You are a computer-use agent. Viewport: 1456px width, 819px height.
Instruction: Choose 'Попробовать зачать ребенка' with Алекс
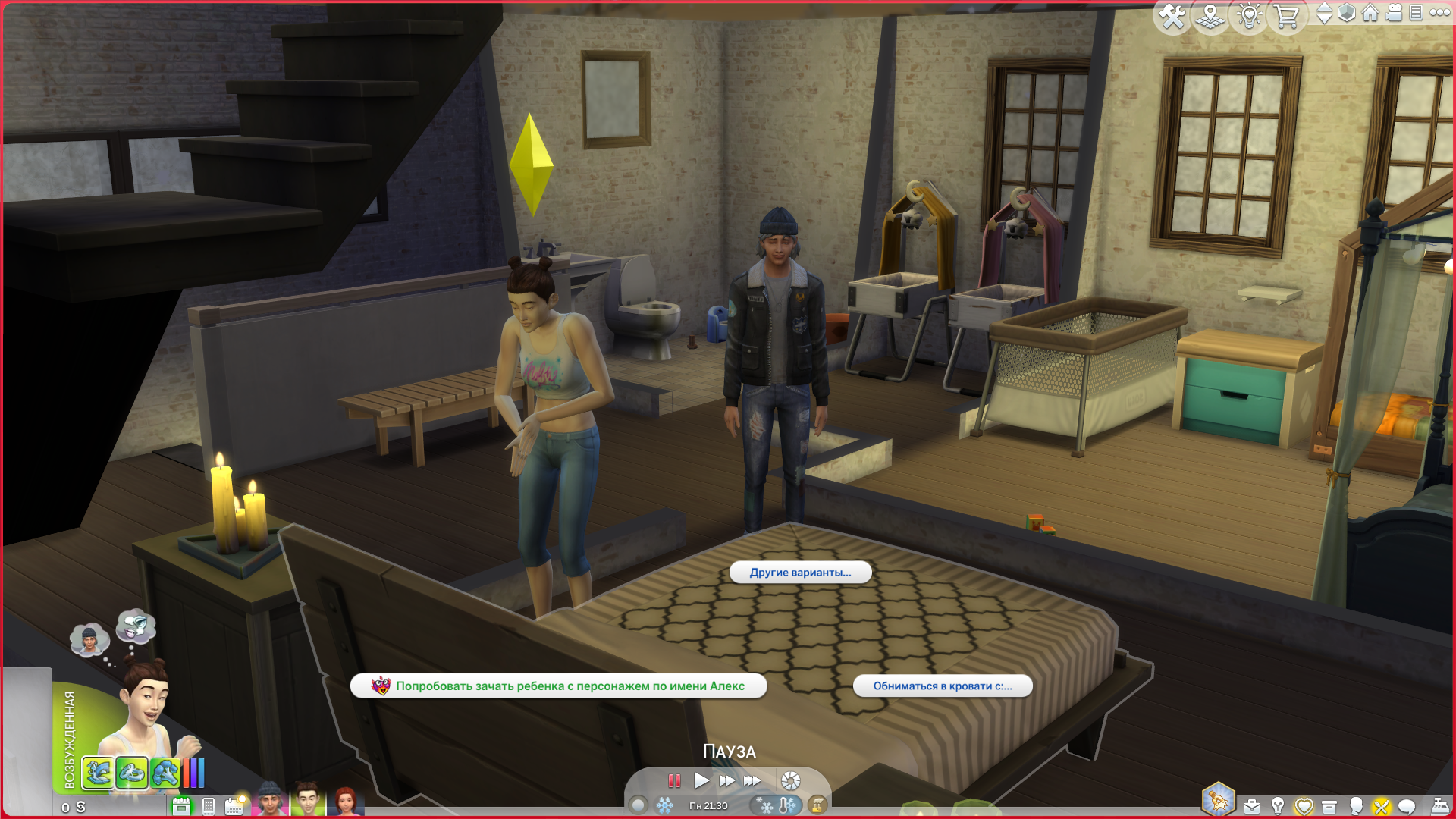point(558,686)
